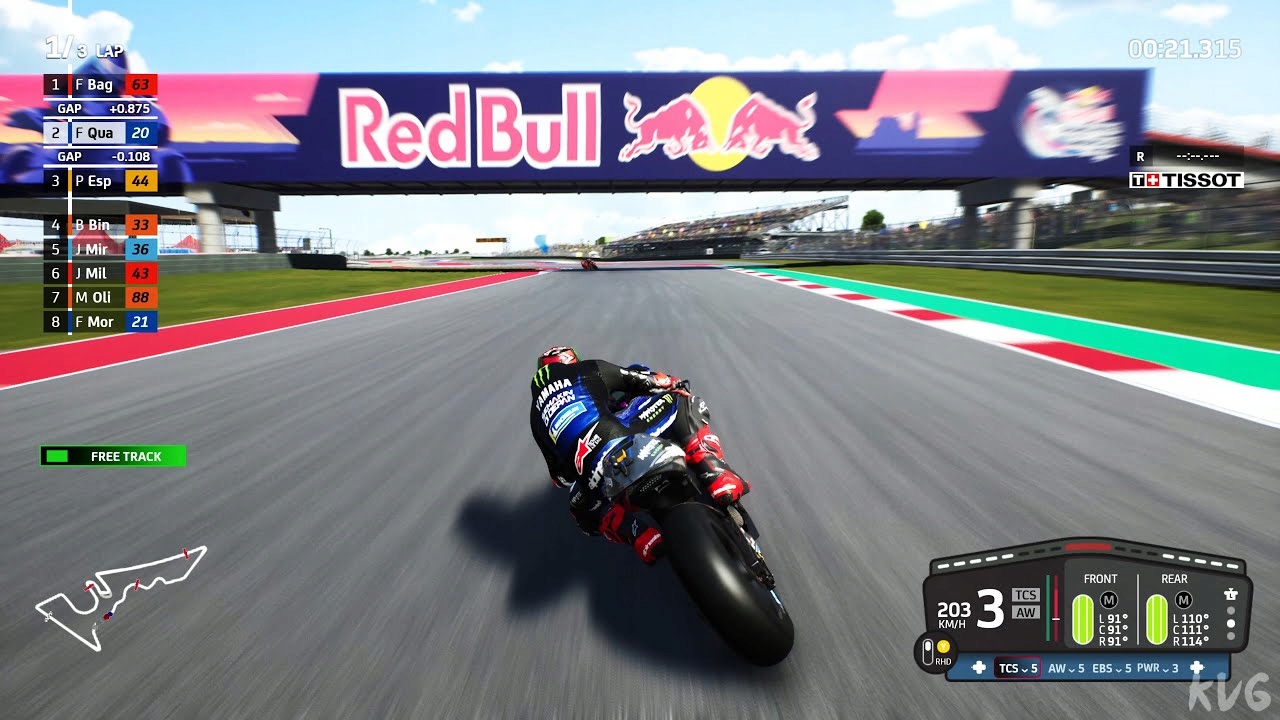Select F Qua in the standings list
1280x720 pixels.
pos(100,132)
